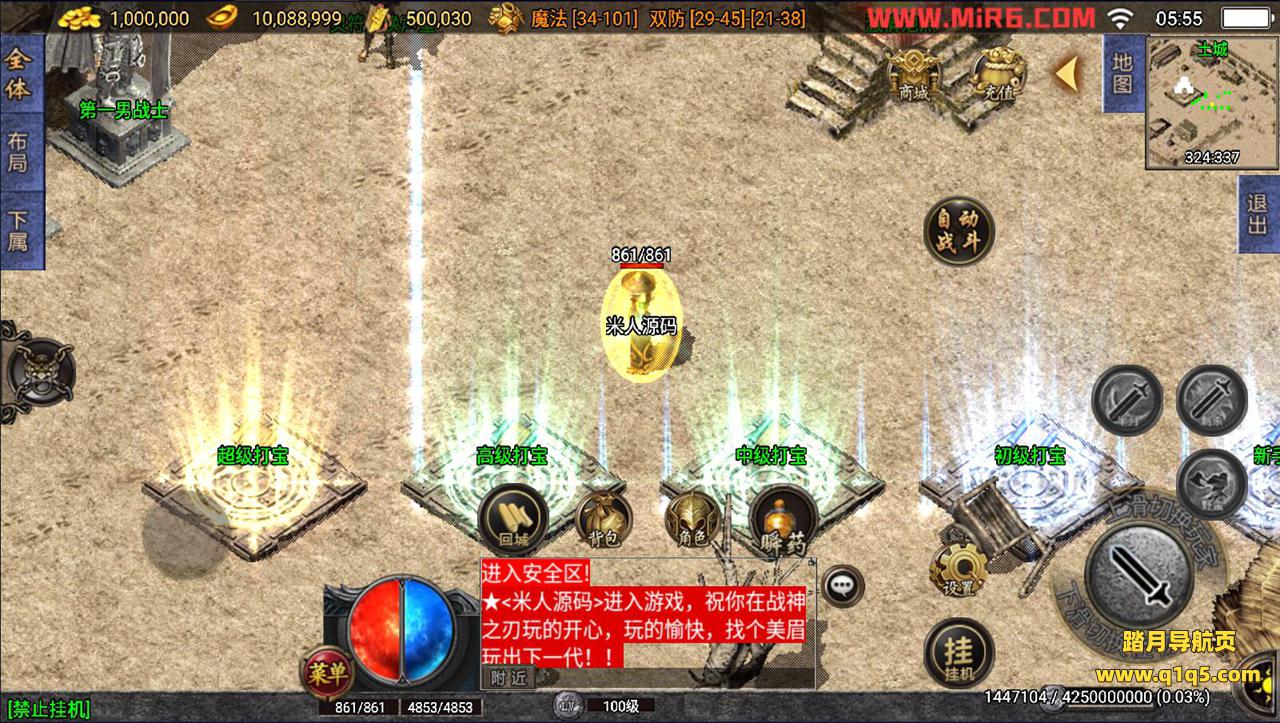Use the 瞬药 instant potion
This screenshot has height=723, width=1280.
(783, 520)
